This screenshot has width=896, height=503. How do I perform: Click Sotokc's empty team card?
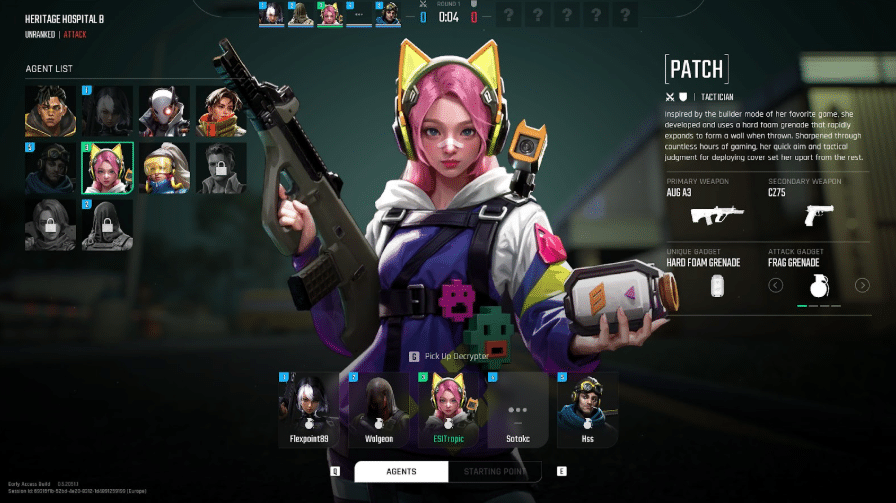tap(517, 410)
